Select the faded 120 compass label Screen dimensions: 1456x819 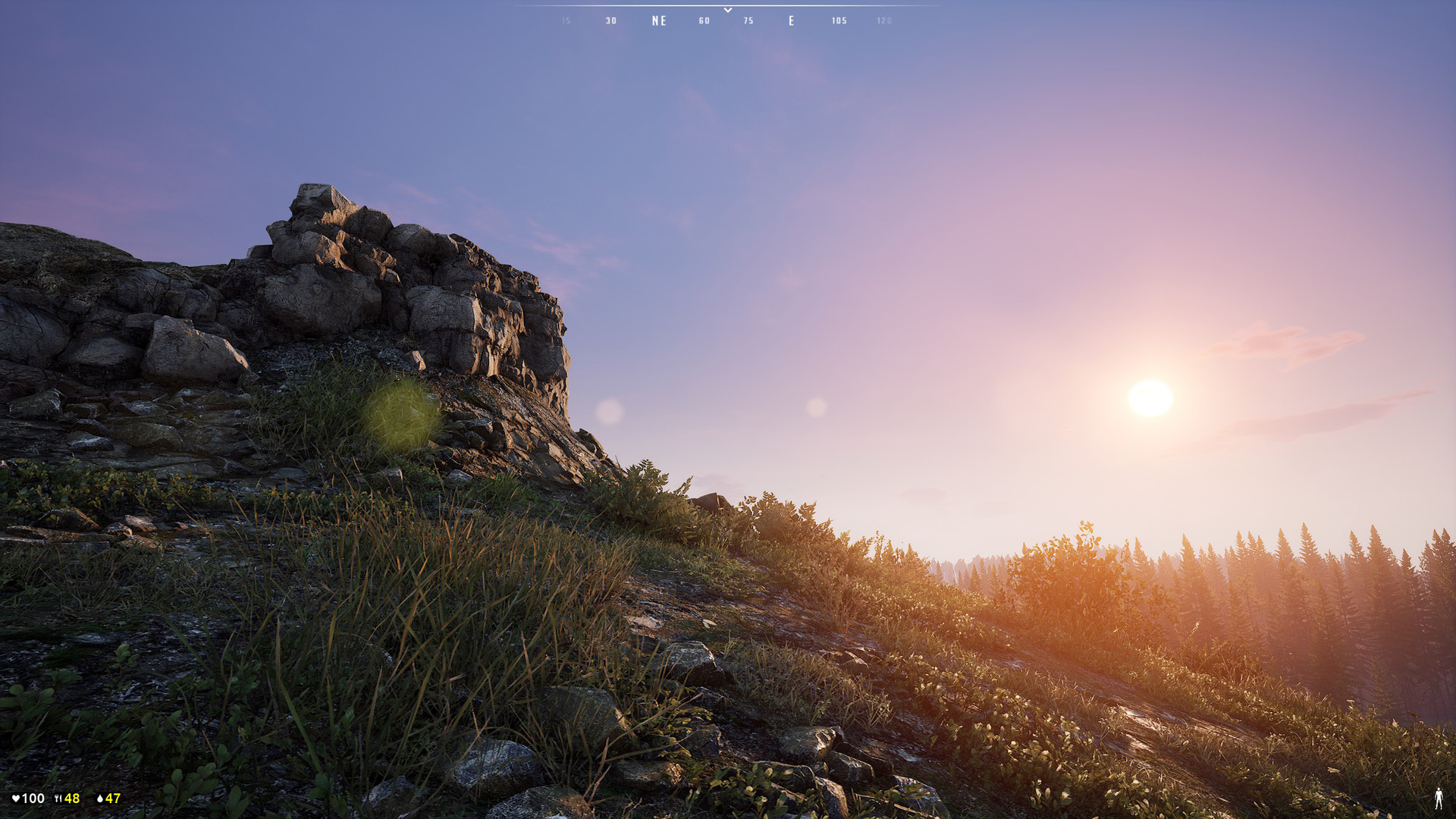[x=883, y=21]
